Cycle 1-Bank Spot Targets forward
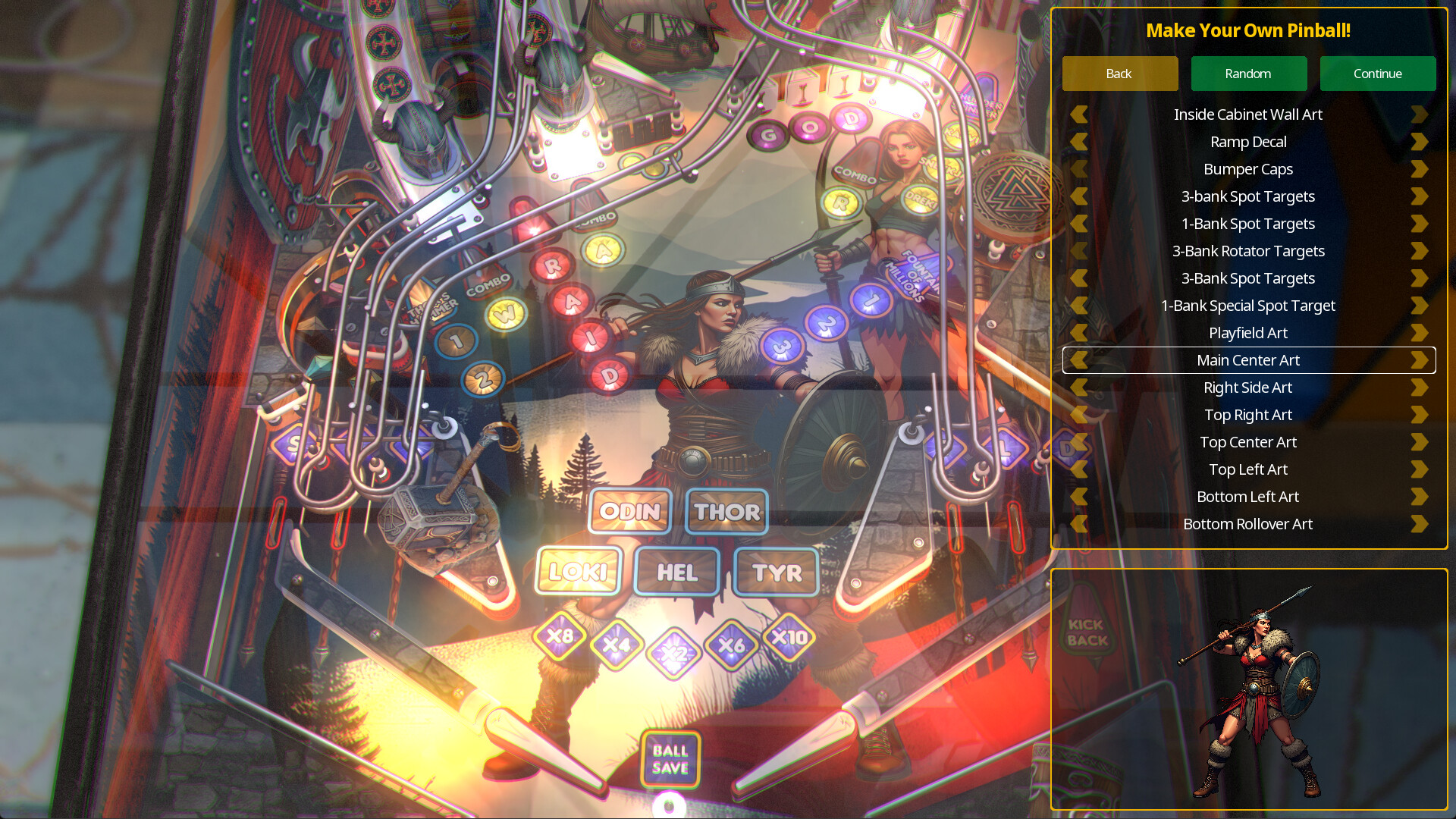Image resolution: width=1456 pixels, height=819 pixels. click(1419, 224)
